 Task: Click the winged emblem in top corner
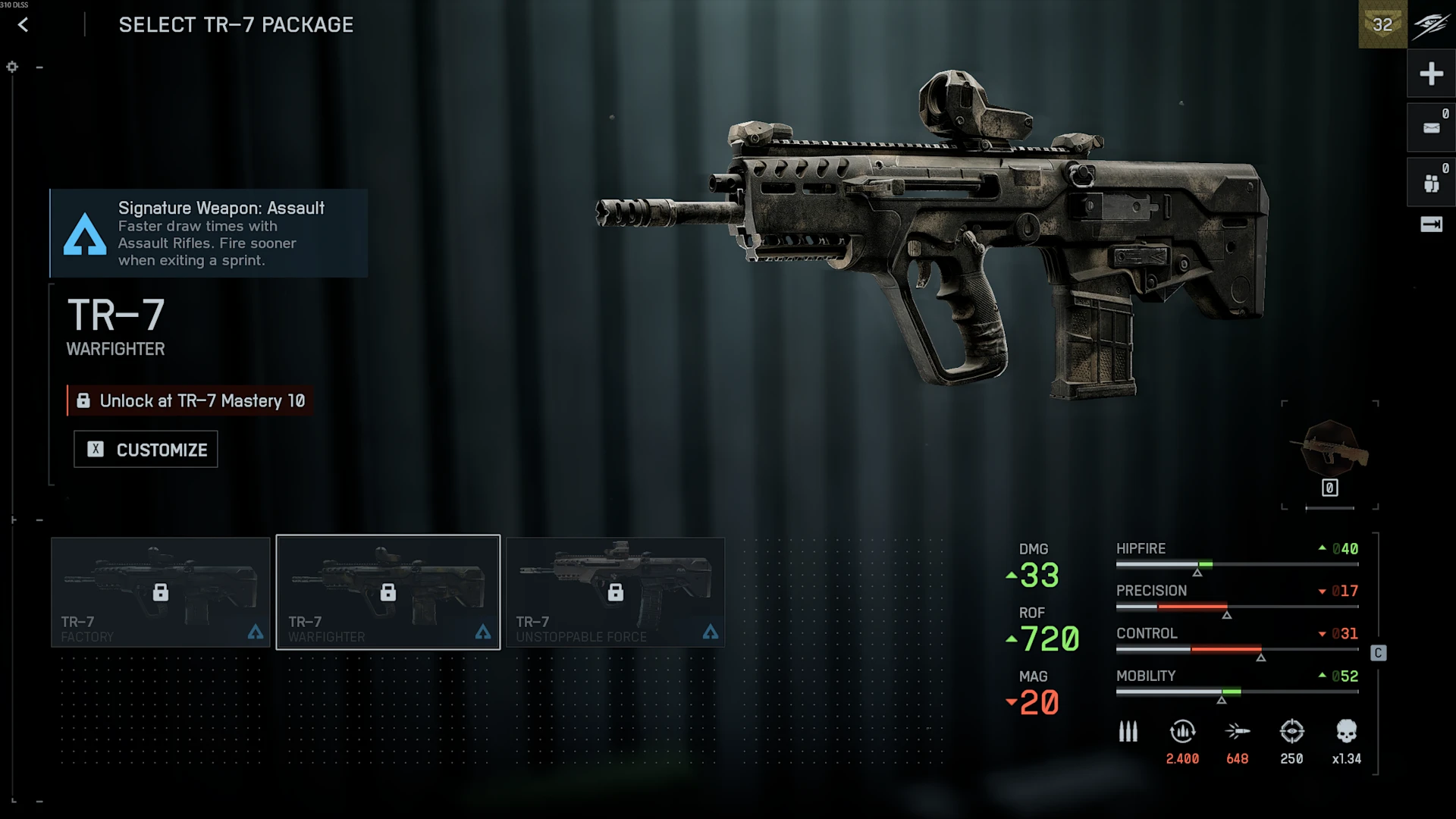pos(1431,25)
